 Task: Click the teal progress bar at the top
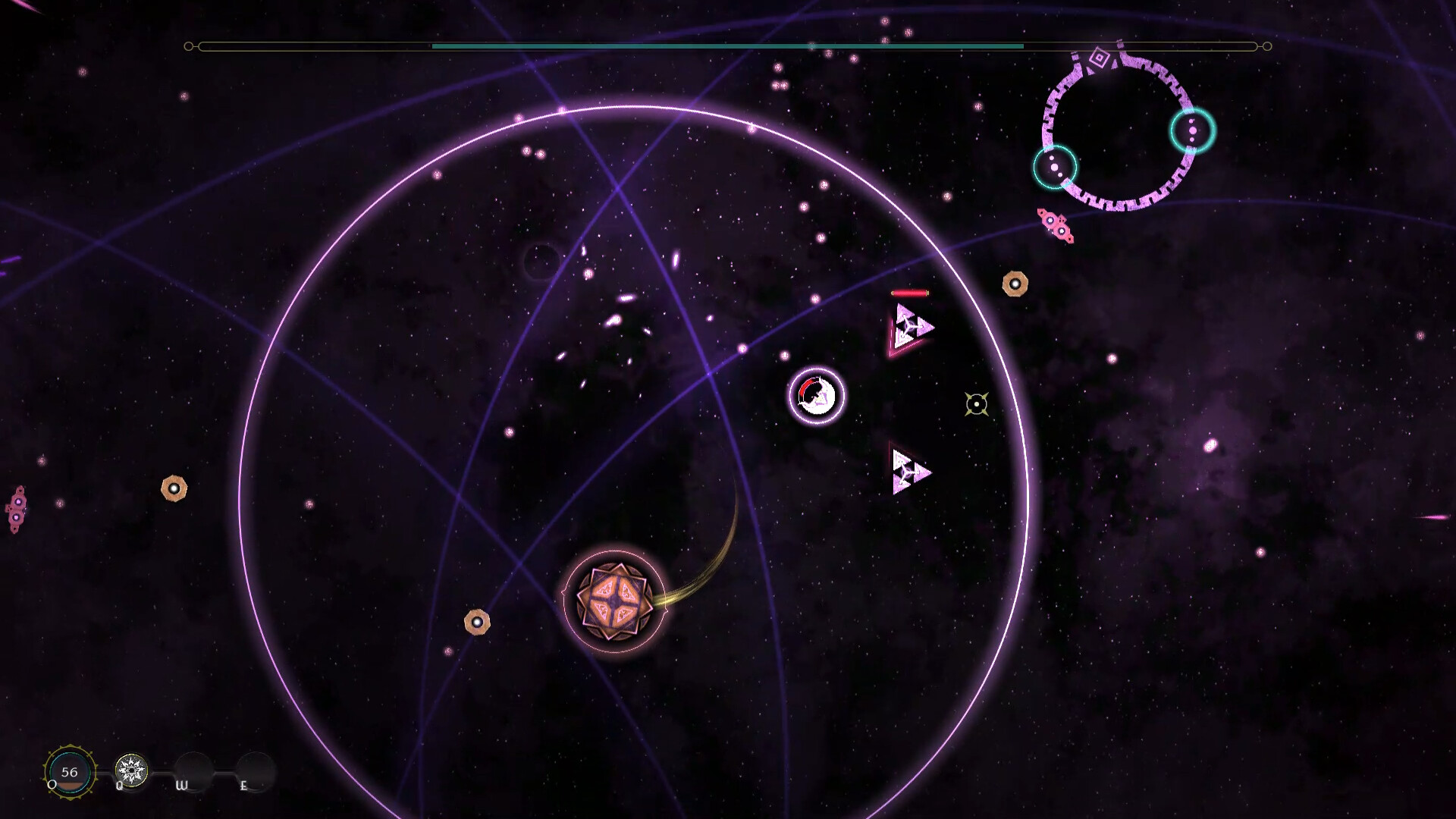[x=726, y=45]
